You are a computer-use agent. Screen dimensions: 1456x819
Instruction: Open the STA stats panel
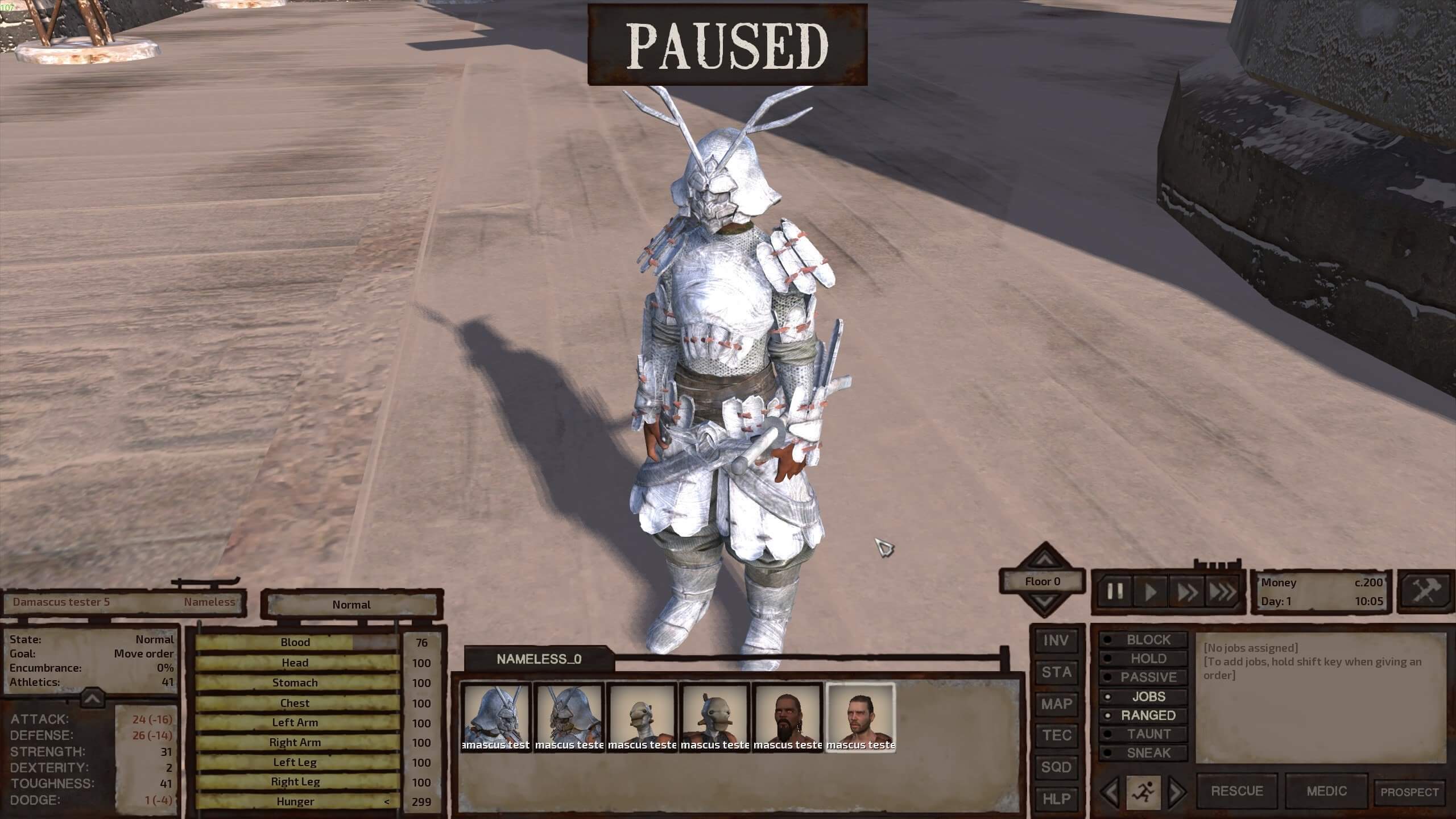coord(1056,672)
